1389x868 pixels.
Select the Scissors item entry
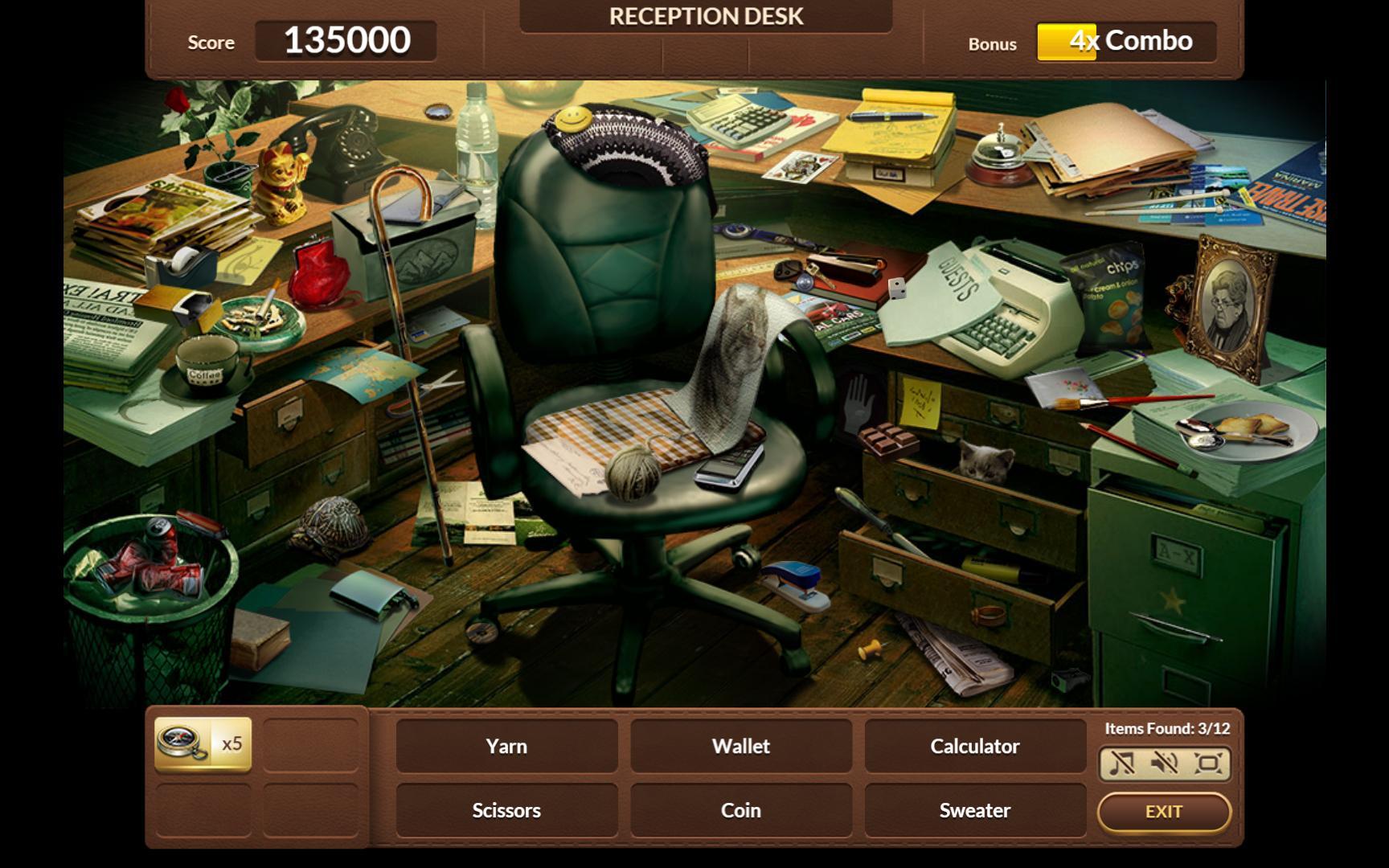click(506, 810)
